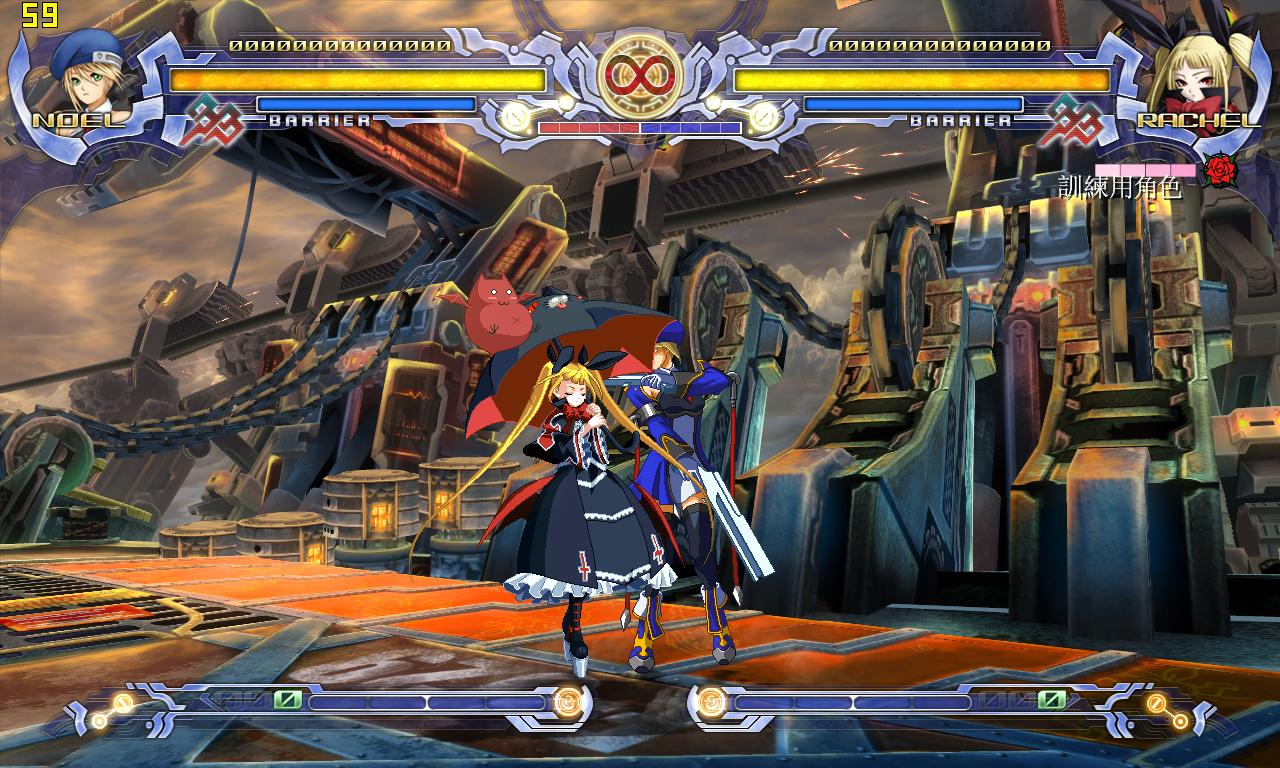
Task: Toggle the green square indicator on the right heat gauge
Action: [x=1050, y=698]
